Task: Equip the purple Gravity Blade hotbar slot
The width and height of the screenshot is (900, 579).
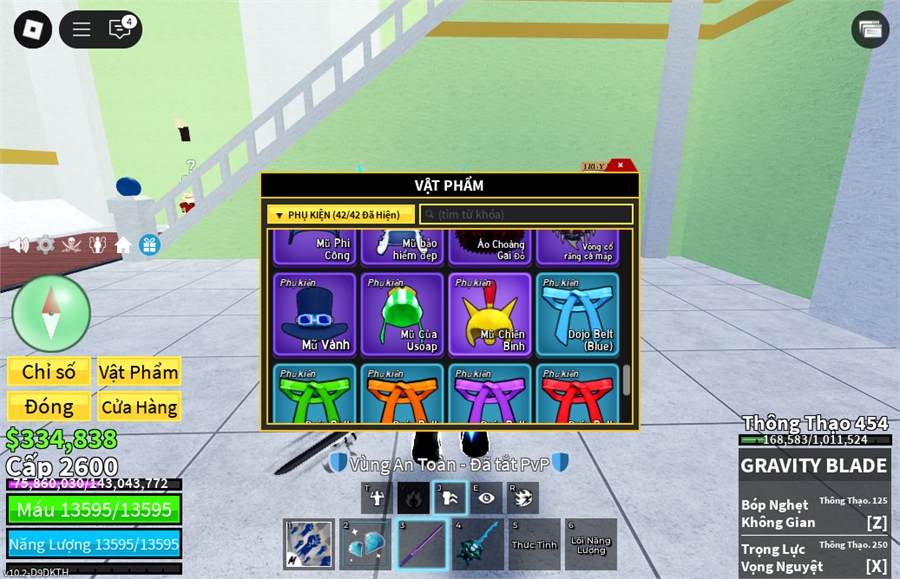Action: 422,544
